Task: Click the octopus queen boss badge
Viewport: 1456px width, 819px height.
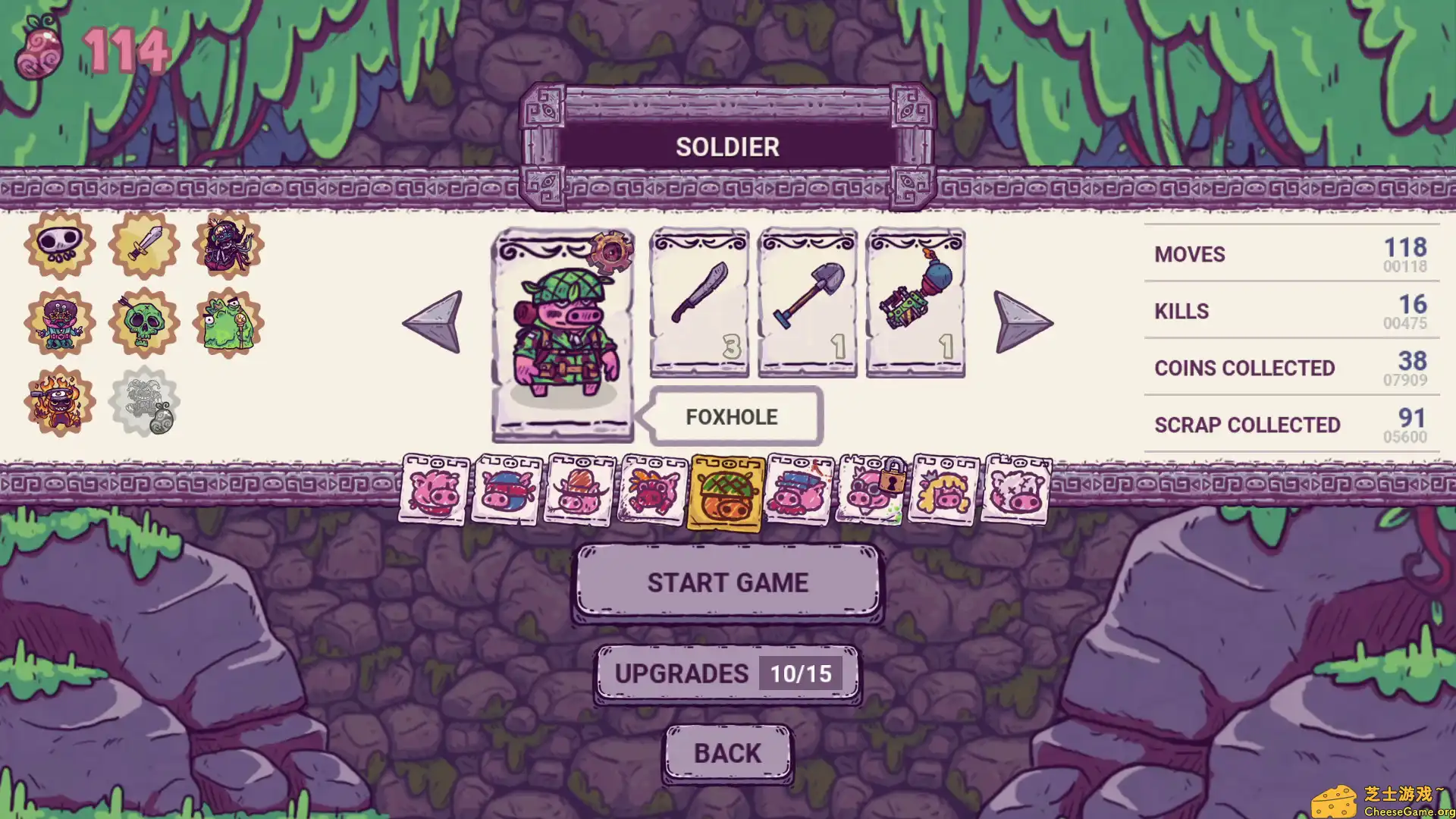Action: coord(228,246)
